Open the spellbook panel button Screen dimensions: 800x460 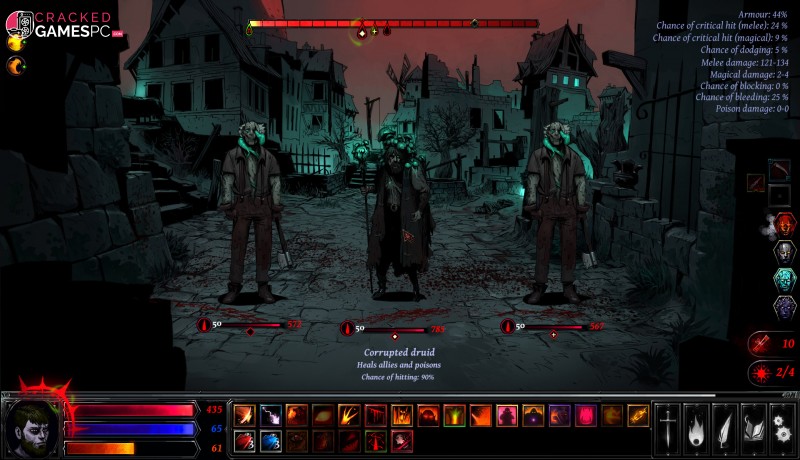(x=753, y=427)
